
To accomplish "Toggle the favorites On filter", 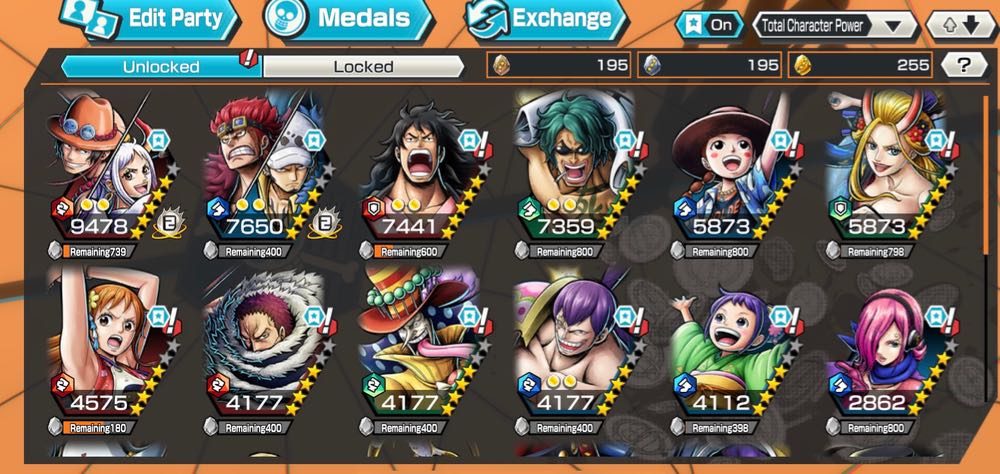I will coord(710,25).
